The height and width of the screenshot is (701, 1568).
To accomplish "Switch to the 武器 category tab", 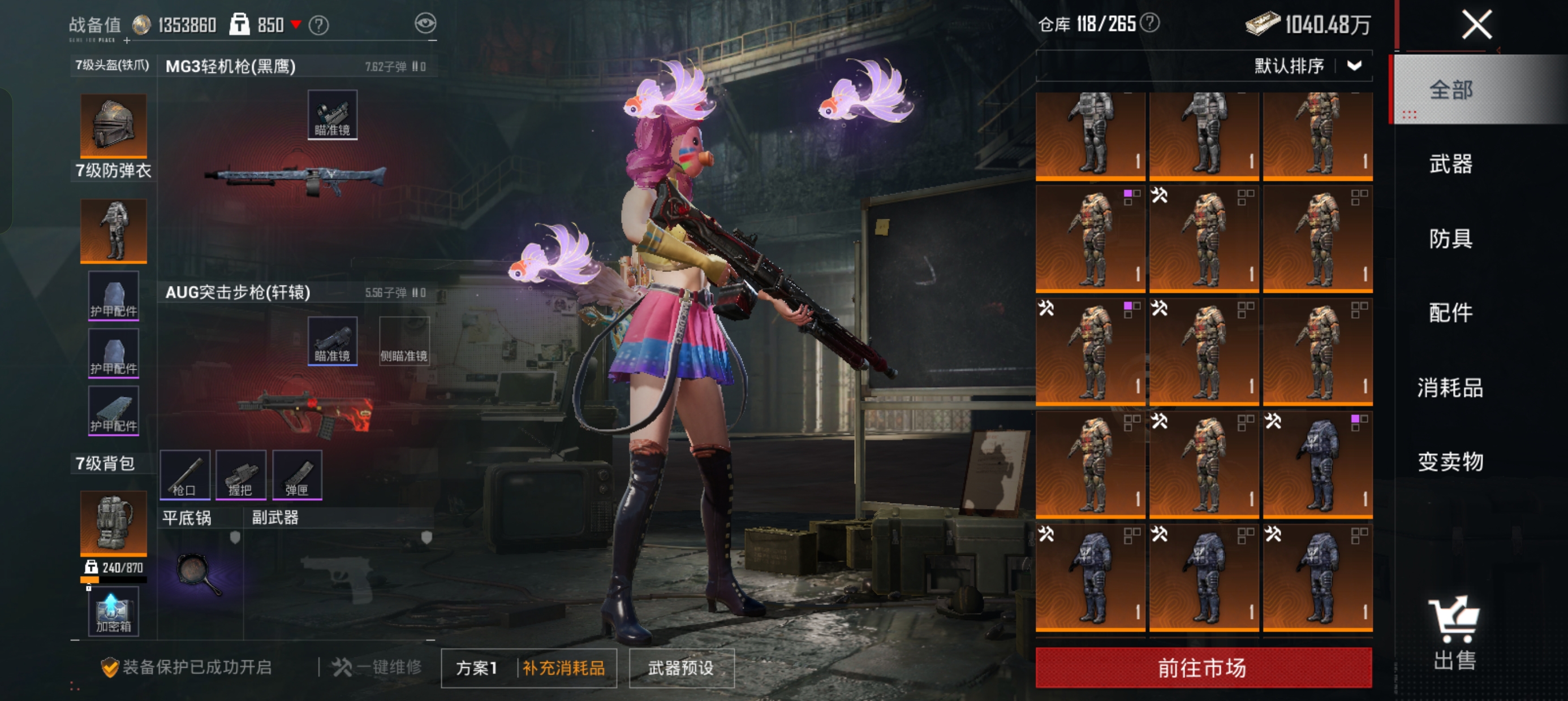I will coord(1450,165).
